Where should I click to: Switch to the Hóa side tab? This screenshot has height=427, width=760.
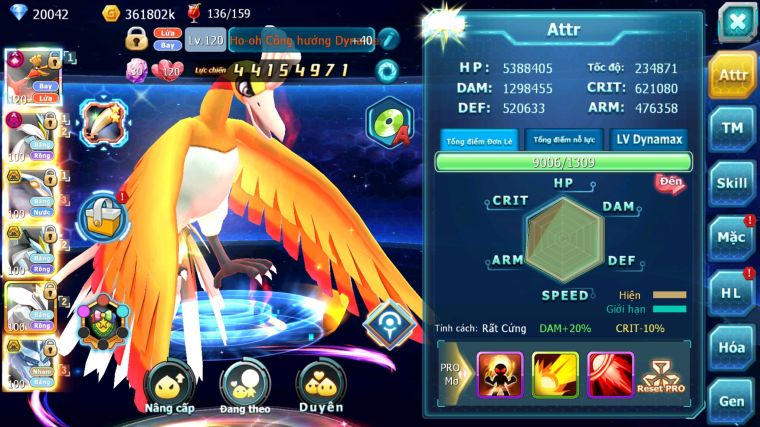click(732, 347)
